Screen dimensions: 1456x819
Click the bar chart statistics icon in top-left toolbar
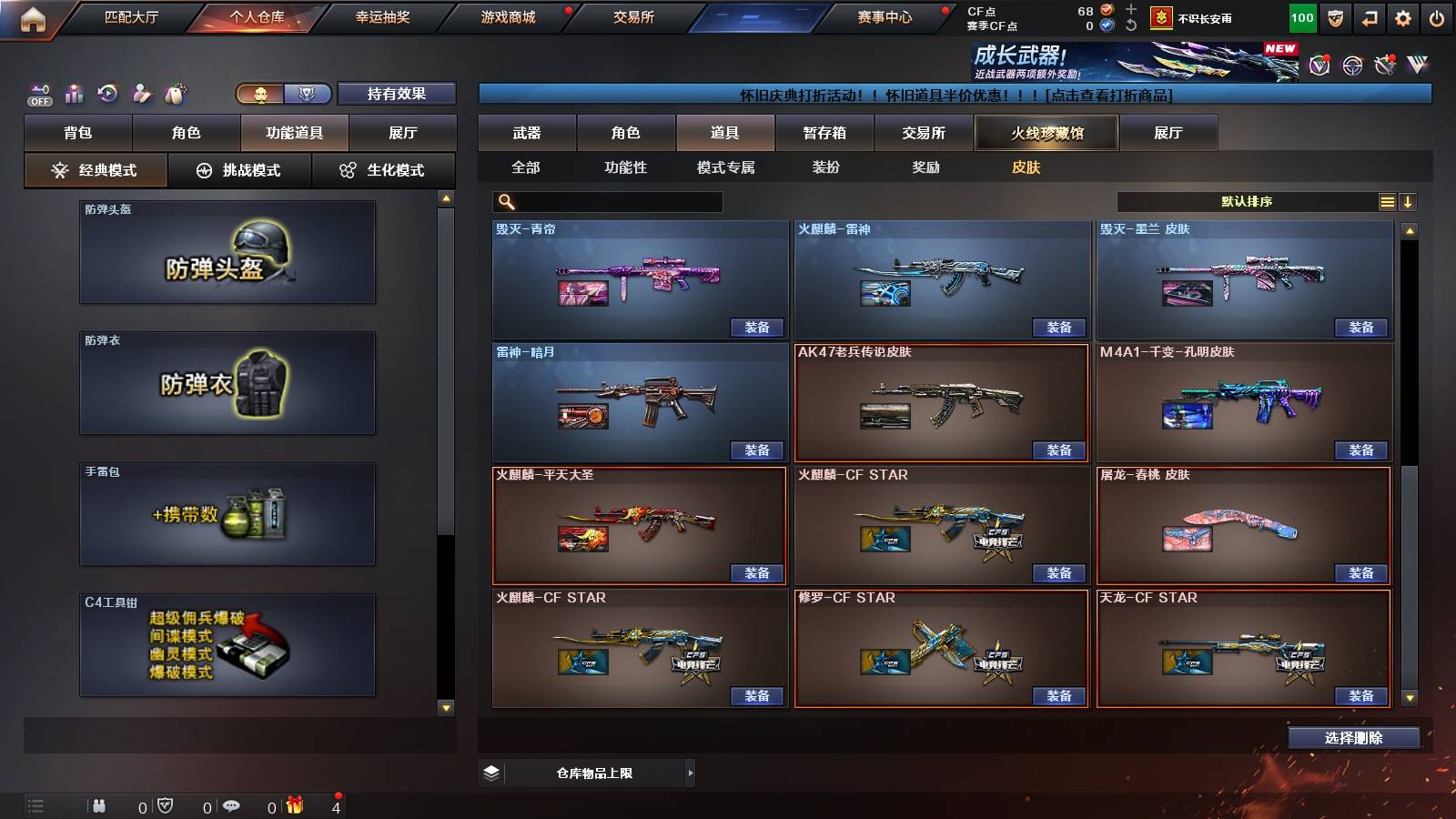pyautogui.click(x=73, y=93)
